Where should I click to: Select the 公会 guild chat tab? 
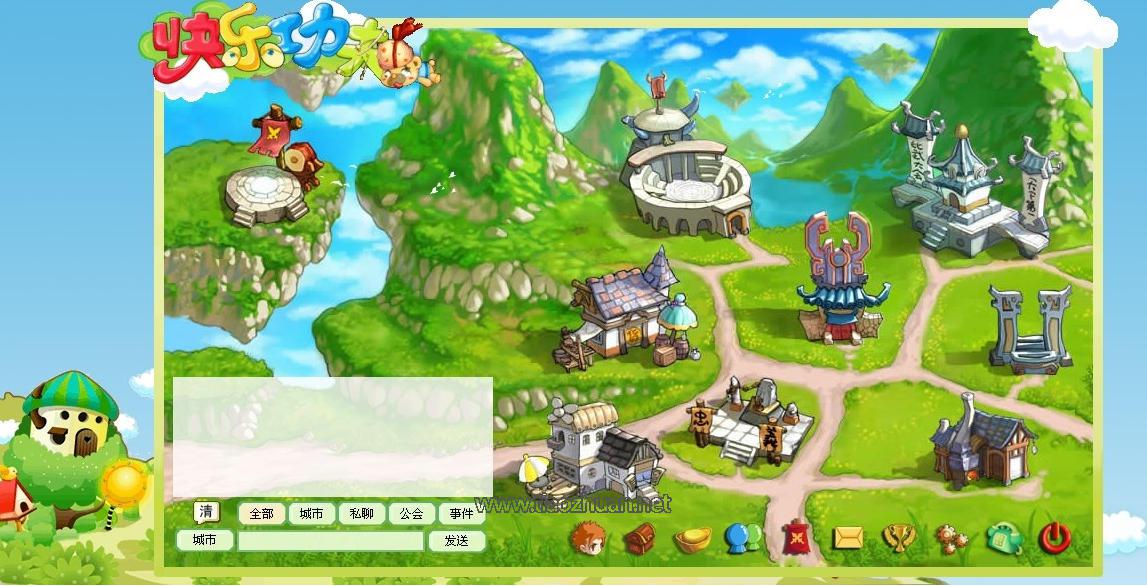coord(411,514)
